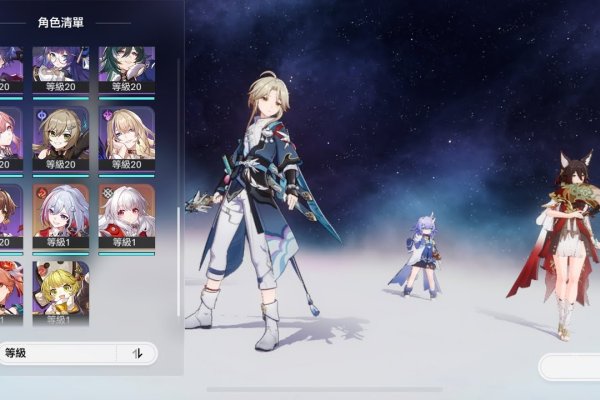Select the long blonde-haired level 20 character

coord(126,138)
